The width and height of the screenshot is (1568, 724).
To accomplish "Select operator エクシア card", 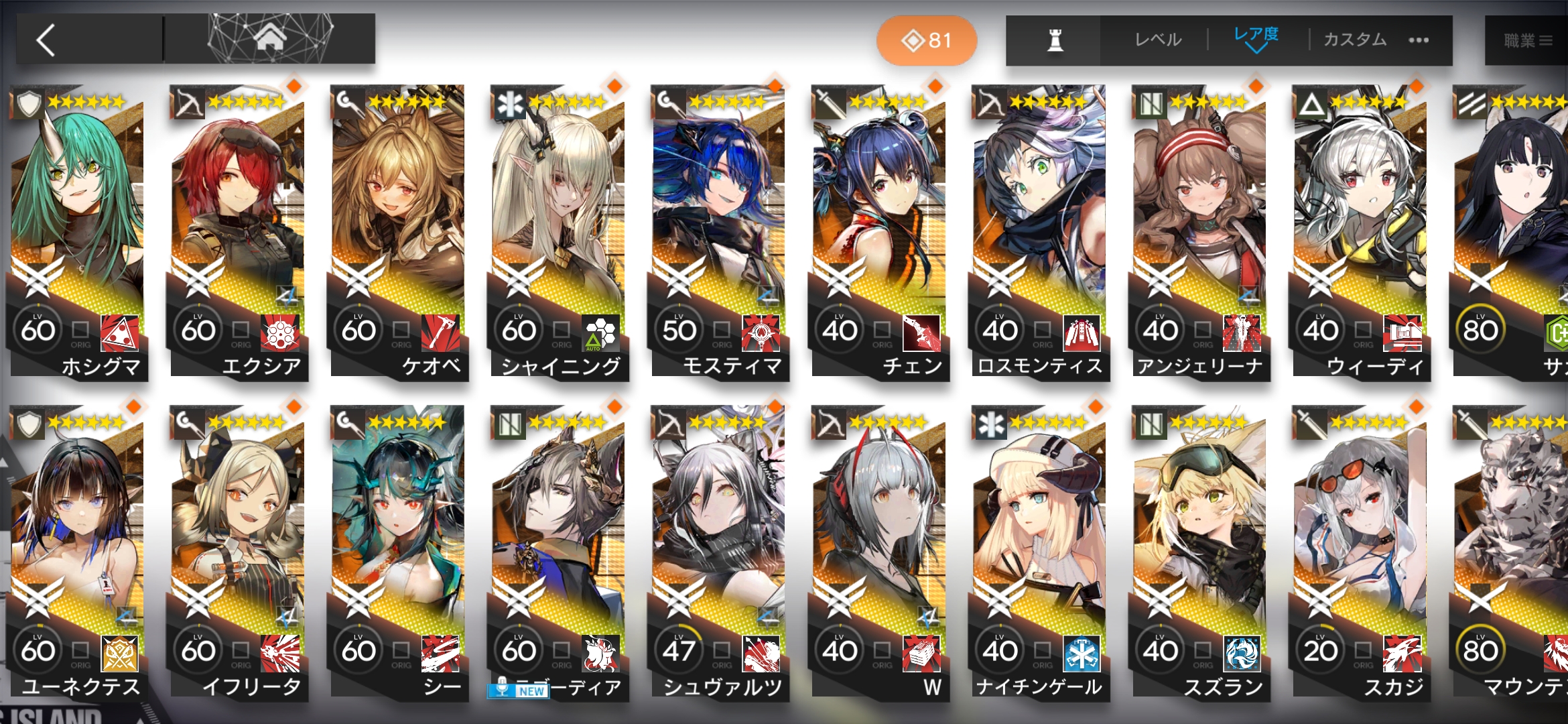I will click(239, 228).
